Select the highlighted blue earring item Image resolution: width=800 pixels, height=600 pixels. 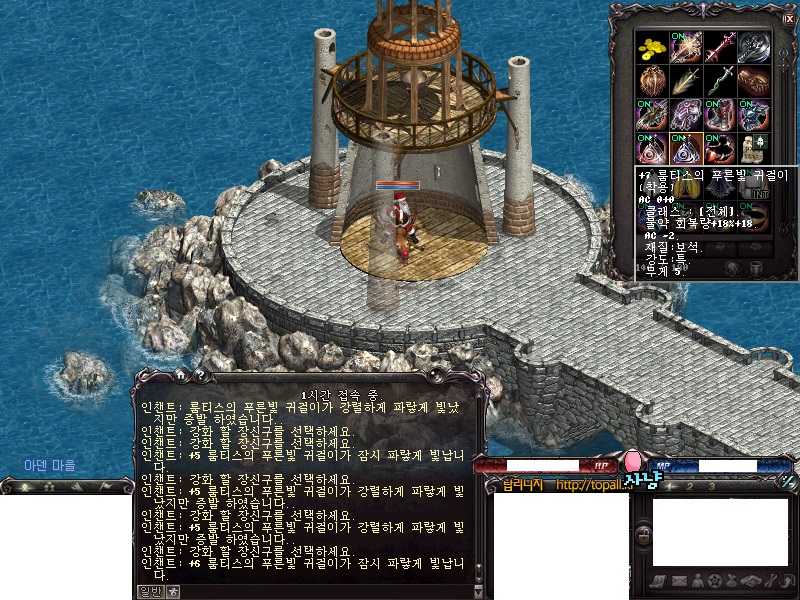pos(687,147)
